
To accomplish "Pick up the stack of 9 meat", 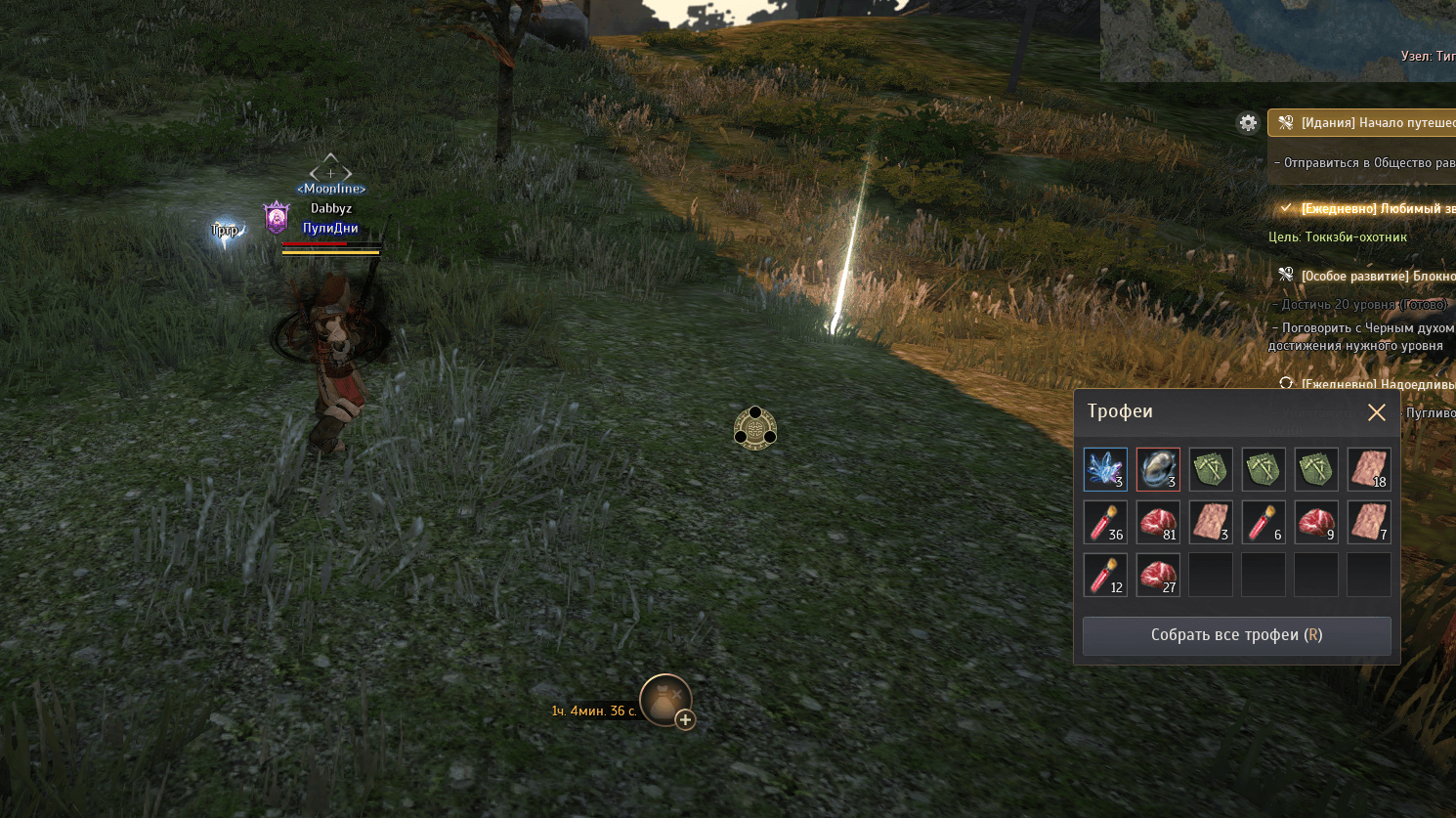I will tap(1315, 522).
